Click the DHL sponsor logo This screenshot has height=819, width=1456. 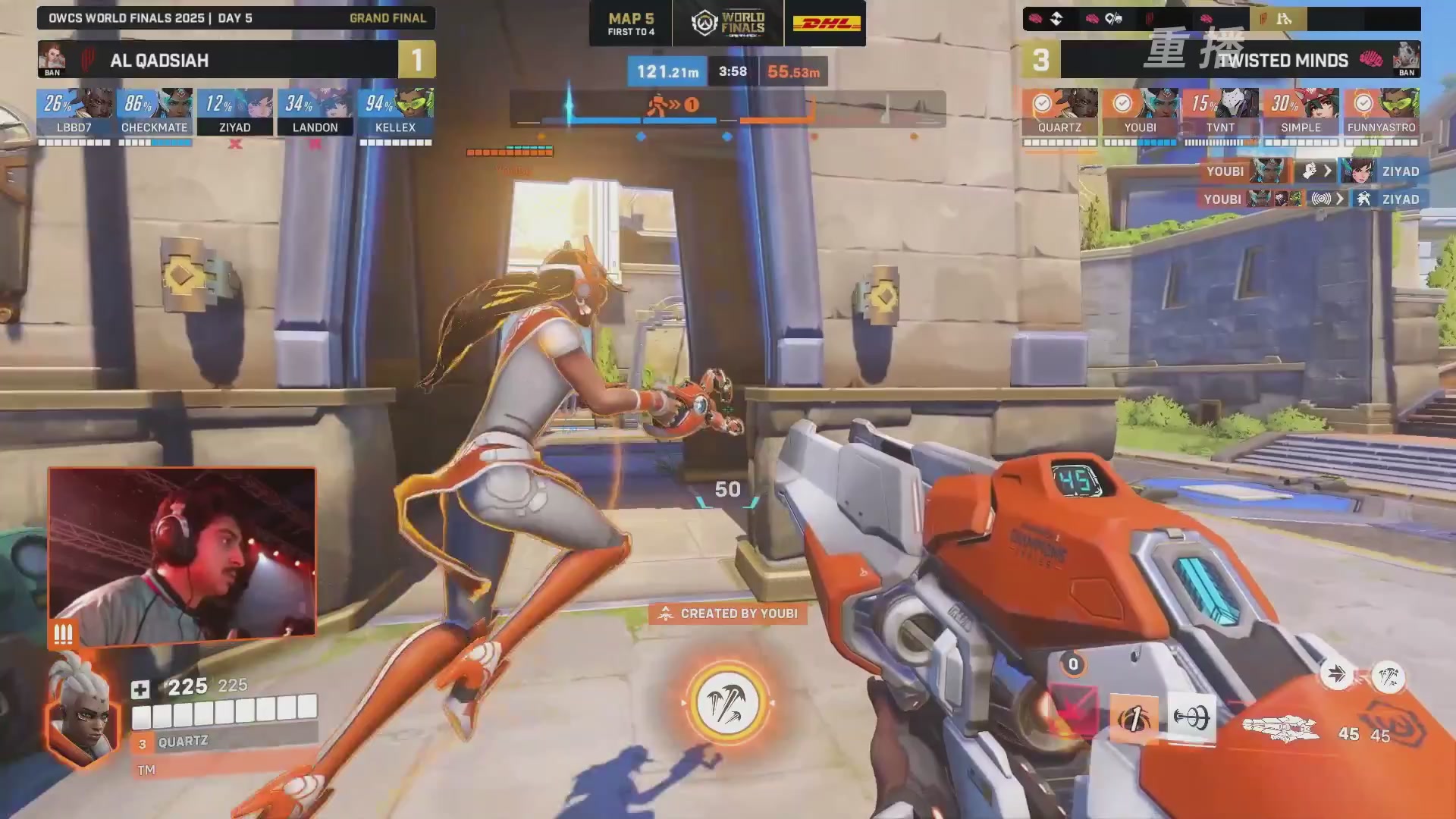coord(826,24)
